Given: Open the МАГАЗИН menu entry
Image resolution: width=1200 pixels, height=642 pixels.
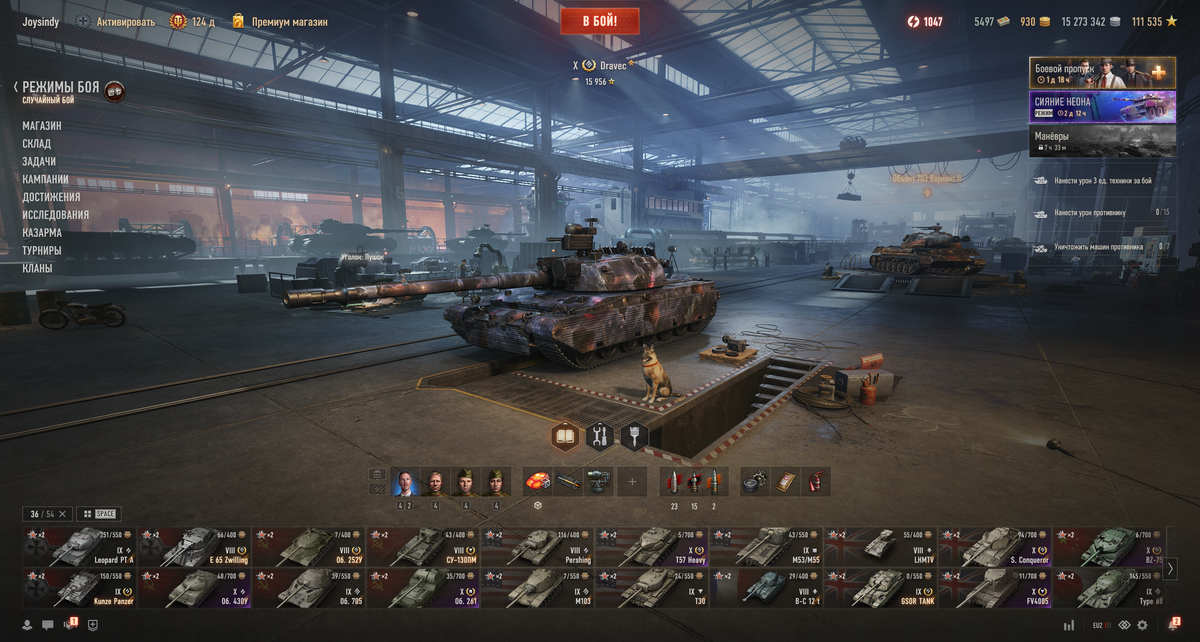Looking at the screenshot, I should pyautogui.click(x=42, y=126).
